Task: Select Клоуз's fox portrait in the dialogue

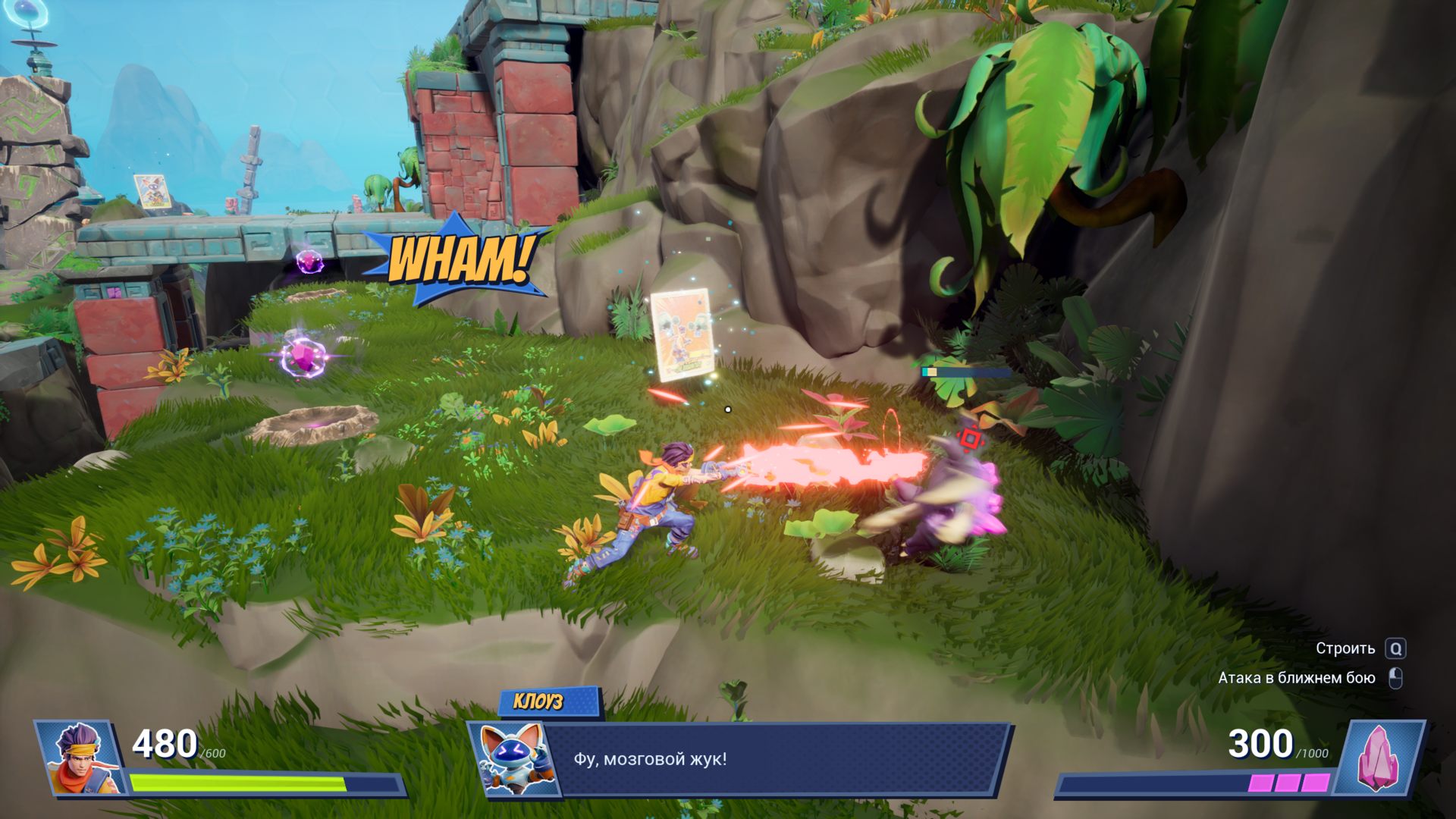Action: pos(513,759)
